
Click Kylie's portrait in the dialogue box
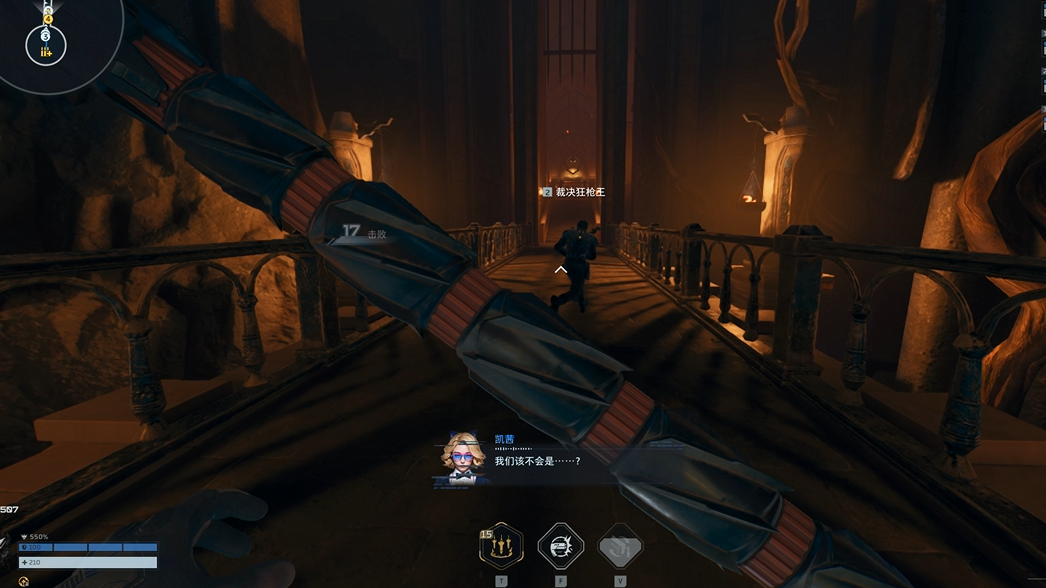[461, 456]
